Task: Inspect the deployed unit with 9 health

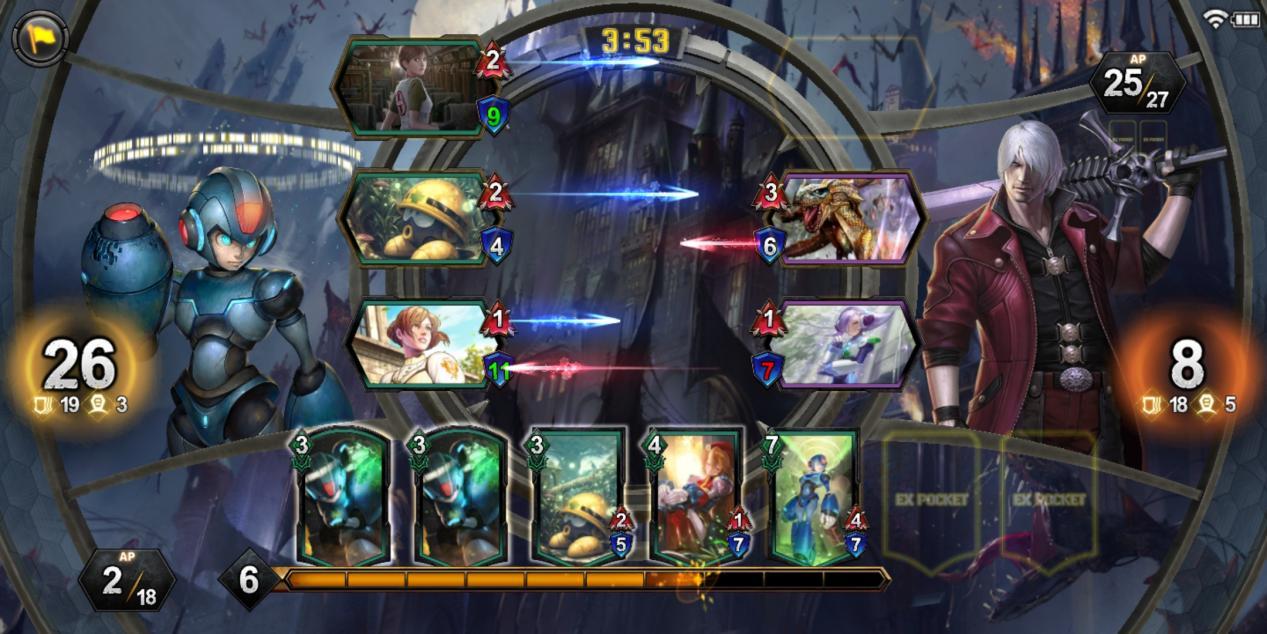Action: pos(410,87)
